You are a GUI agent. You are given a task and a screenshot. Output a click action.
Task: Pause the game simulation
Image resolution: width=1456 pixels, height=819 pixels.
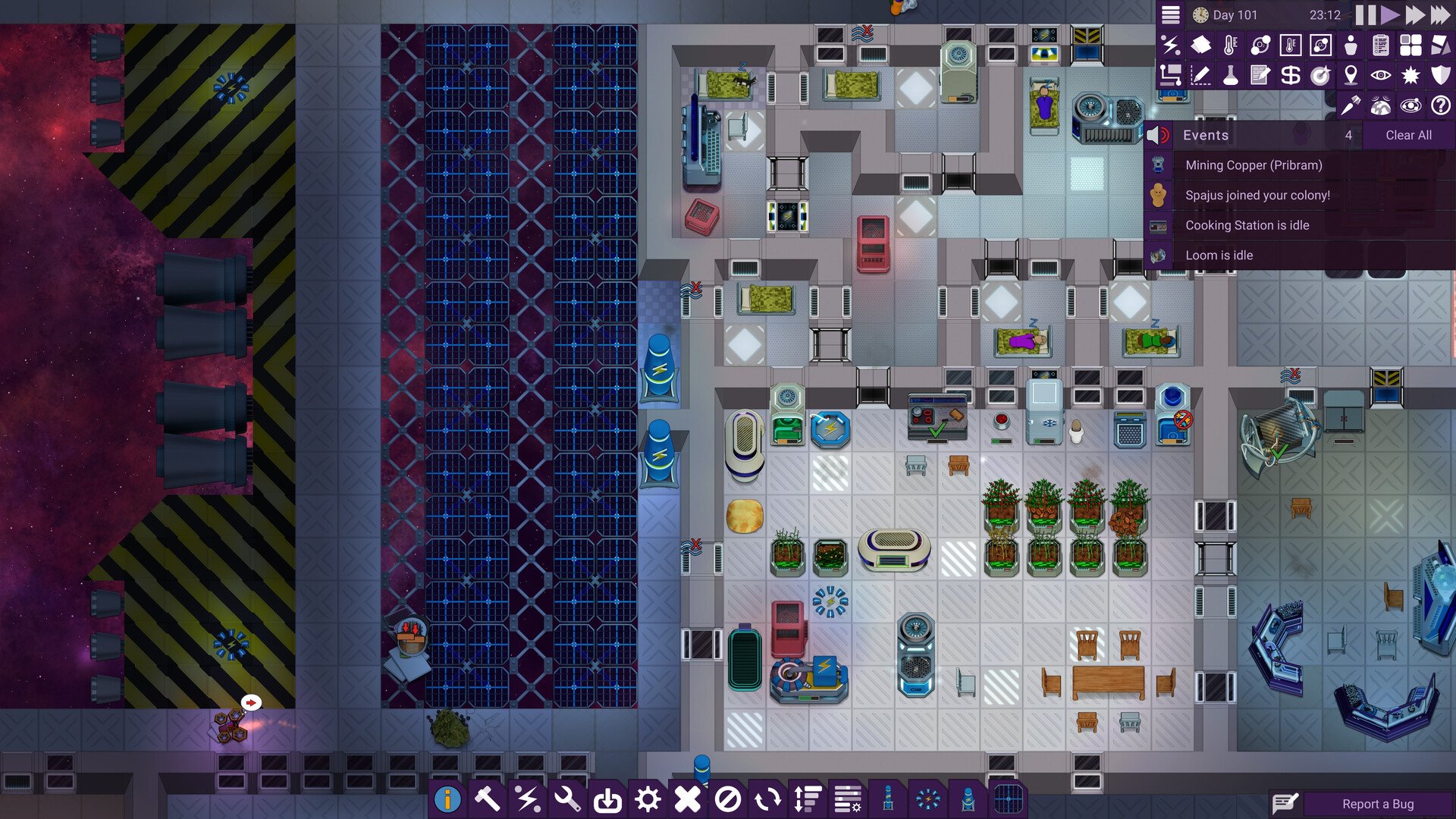pos(1365,15)
